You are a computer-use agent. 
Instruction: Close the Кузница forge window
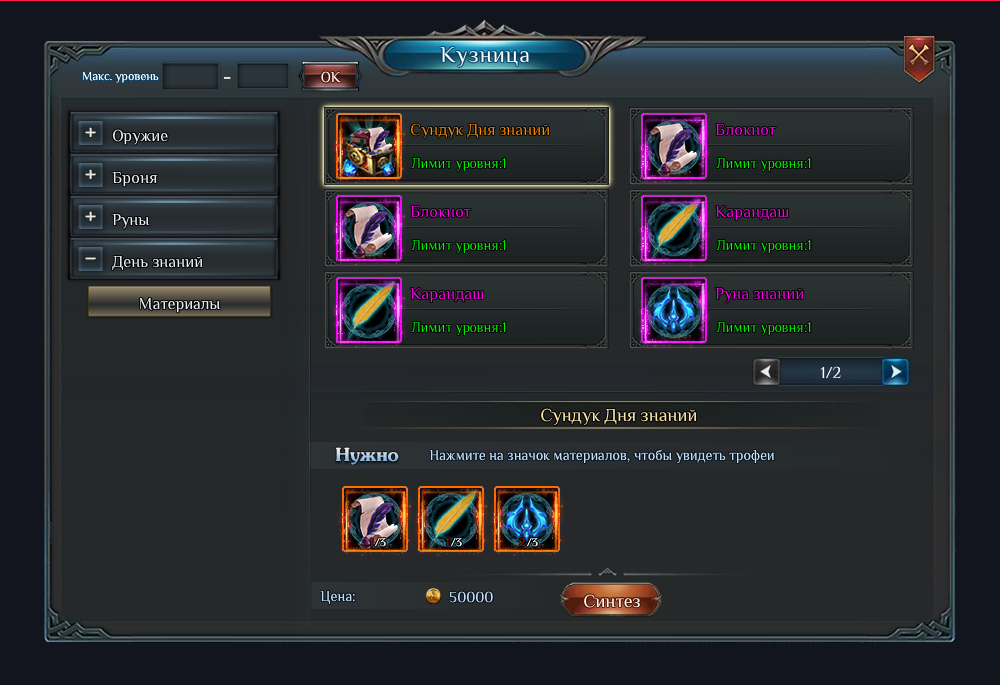tap(918, 57)
